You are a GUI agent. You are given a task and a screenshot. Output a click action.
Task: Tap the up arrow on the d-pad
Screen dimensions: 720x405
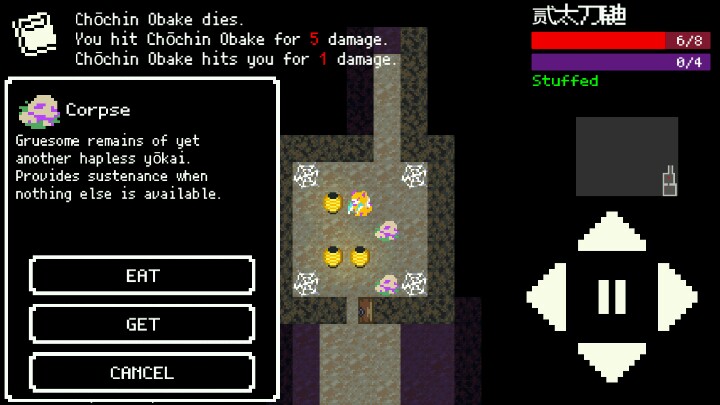point(612,234)
